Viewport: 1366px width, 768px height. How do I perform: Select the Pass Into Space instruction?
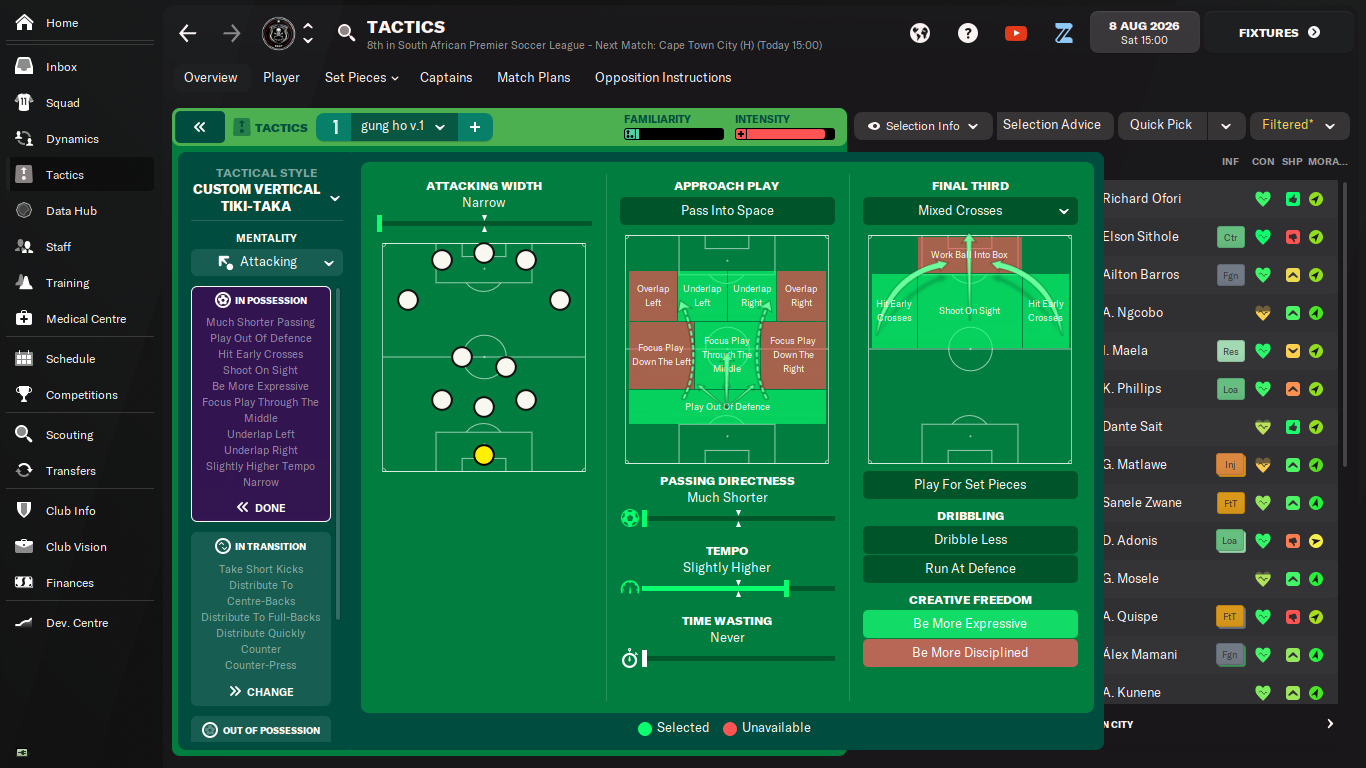727,211
